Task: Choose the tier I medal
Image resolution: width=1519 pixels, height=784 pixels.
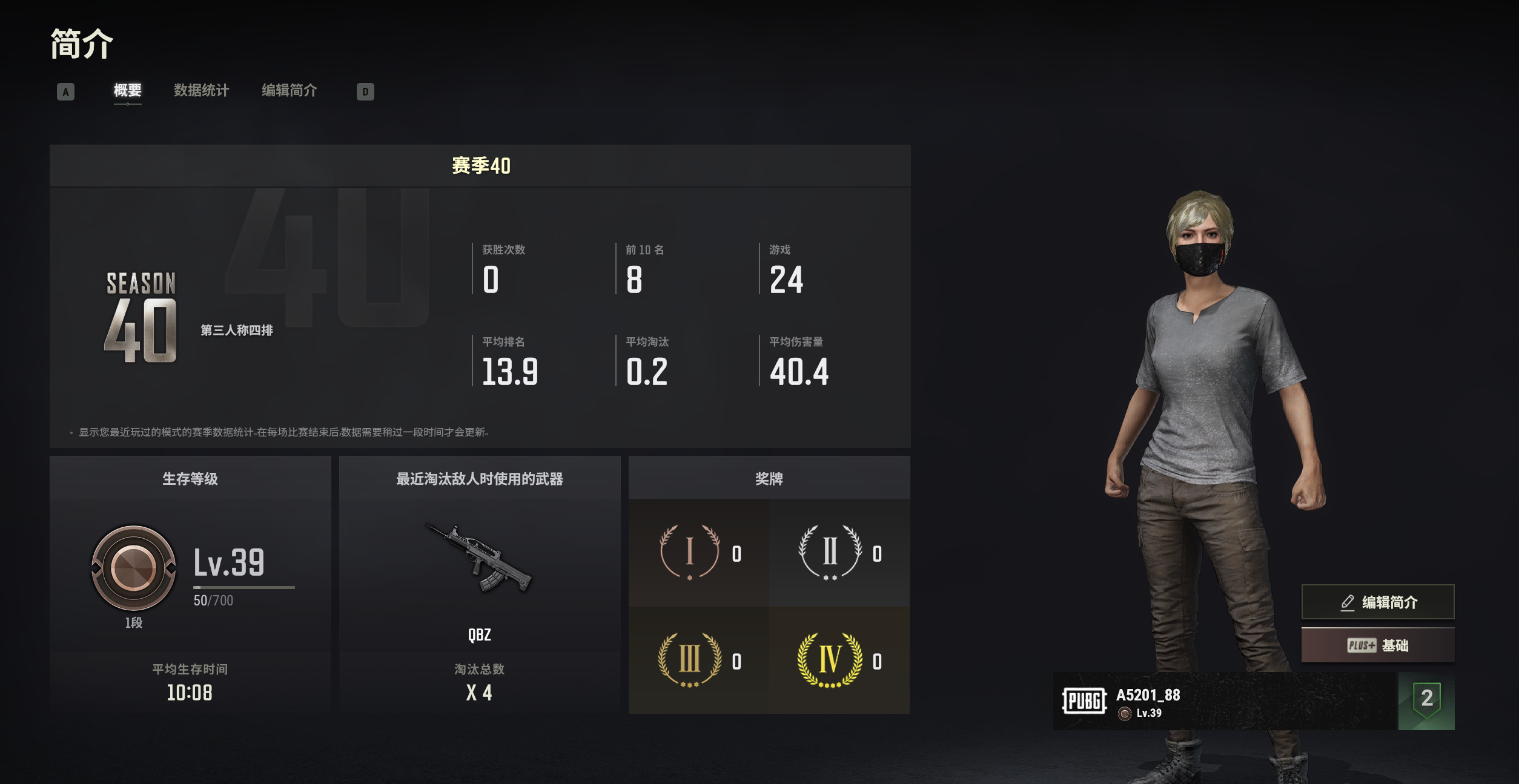Action: click(689, 552)
